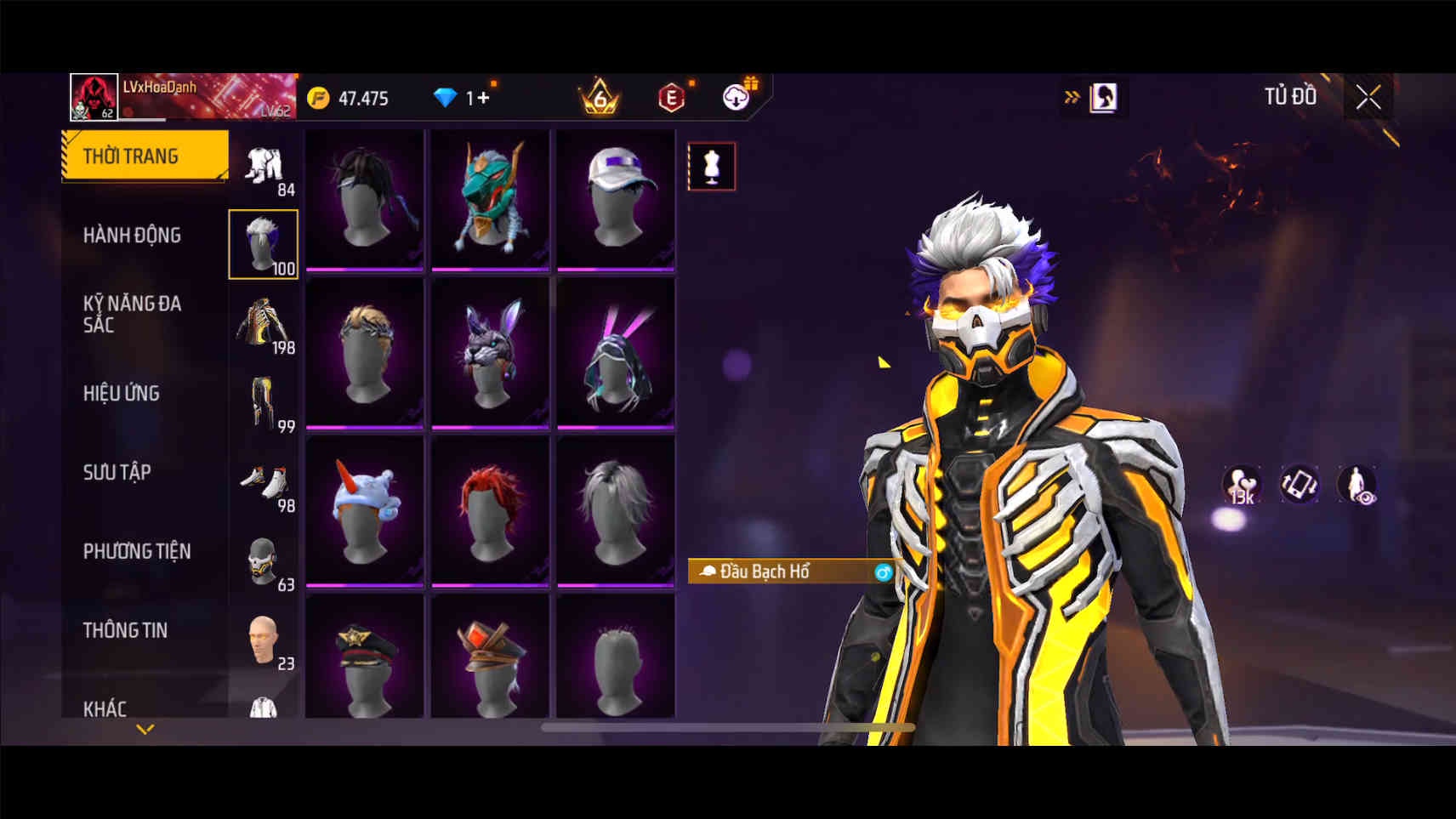Image resolution: width=1456 pixels, height=819 pixels.
Task: Pick the blue beanie with orange horn
Action: (x=365, y=512)
